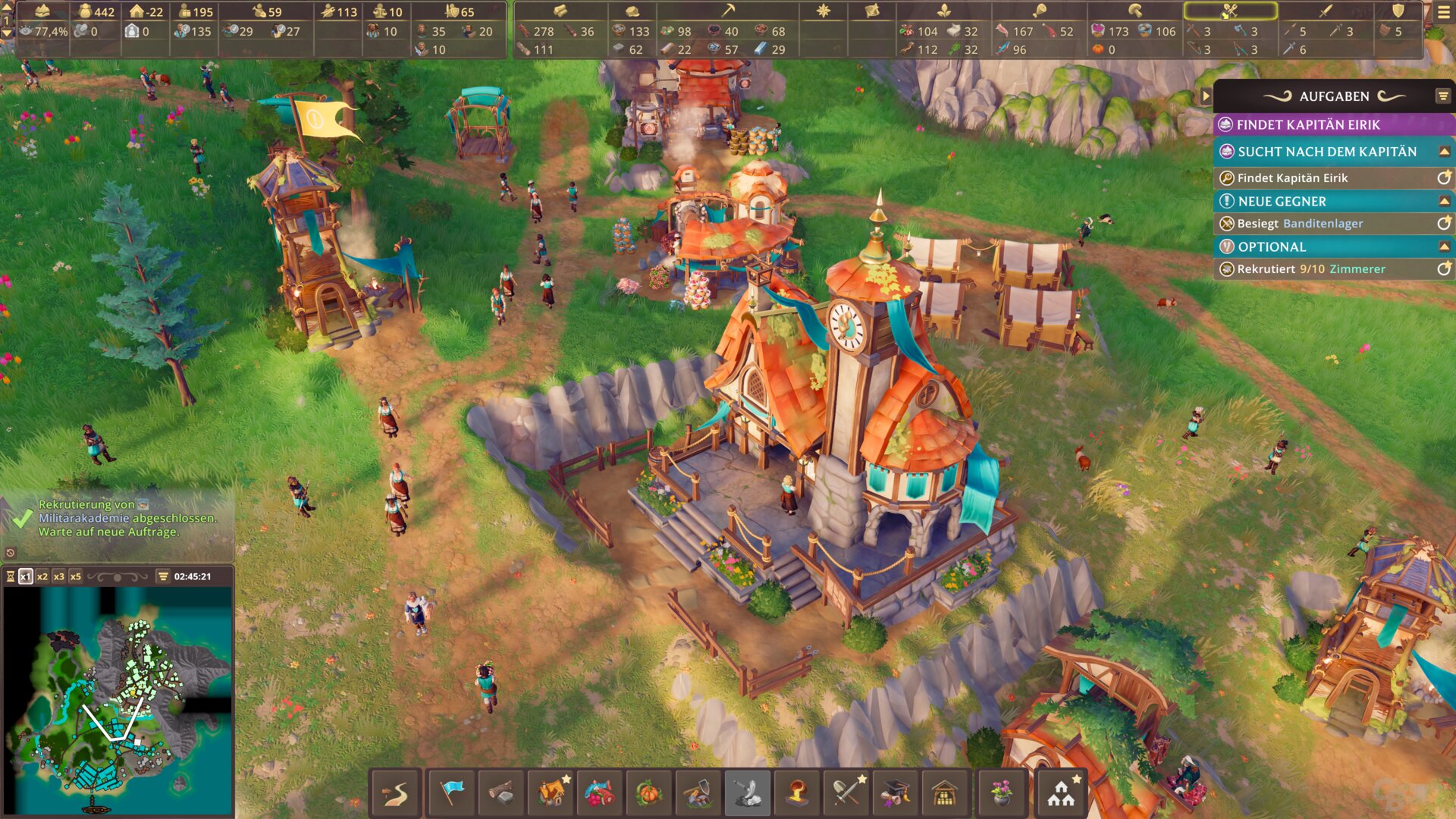Choose the graduation cap academy category

click(895, 793)
